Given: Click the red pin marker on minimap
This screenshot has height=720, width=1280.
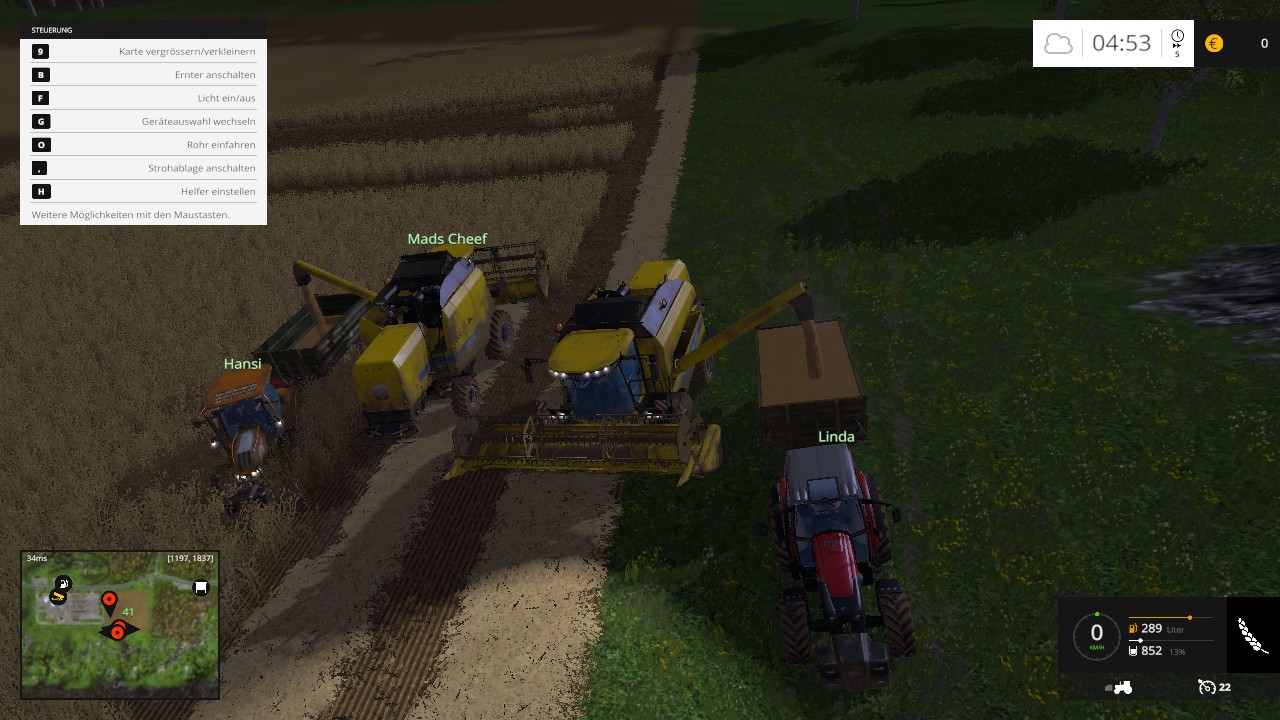Looking at the screenshot, I should (x=109, y=602).
